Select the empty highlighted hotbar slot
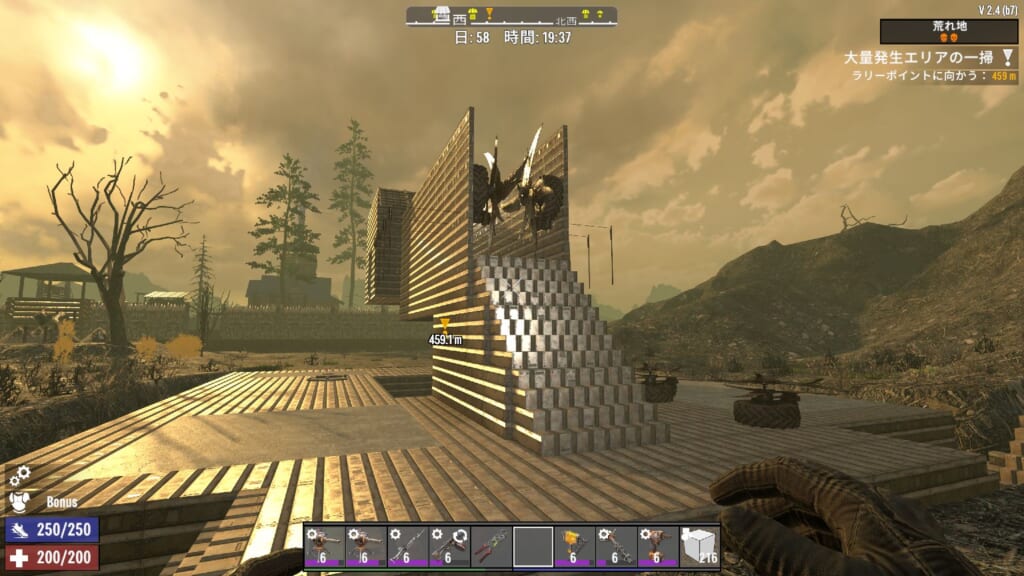This screenshot has width=1024, height=576. tap(533, 546)
